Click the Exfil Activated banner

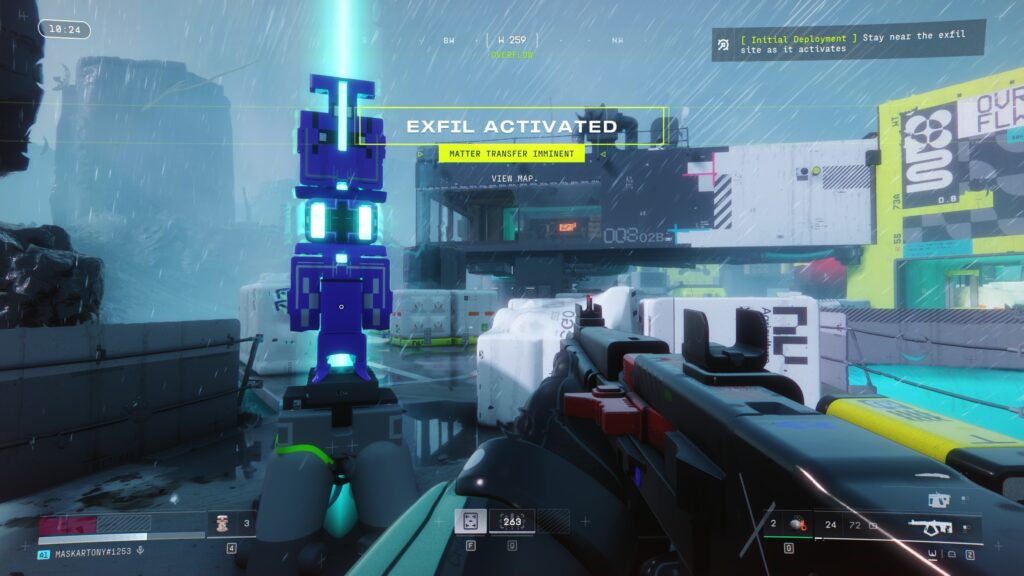point(511,127)
